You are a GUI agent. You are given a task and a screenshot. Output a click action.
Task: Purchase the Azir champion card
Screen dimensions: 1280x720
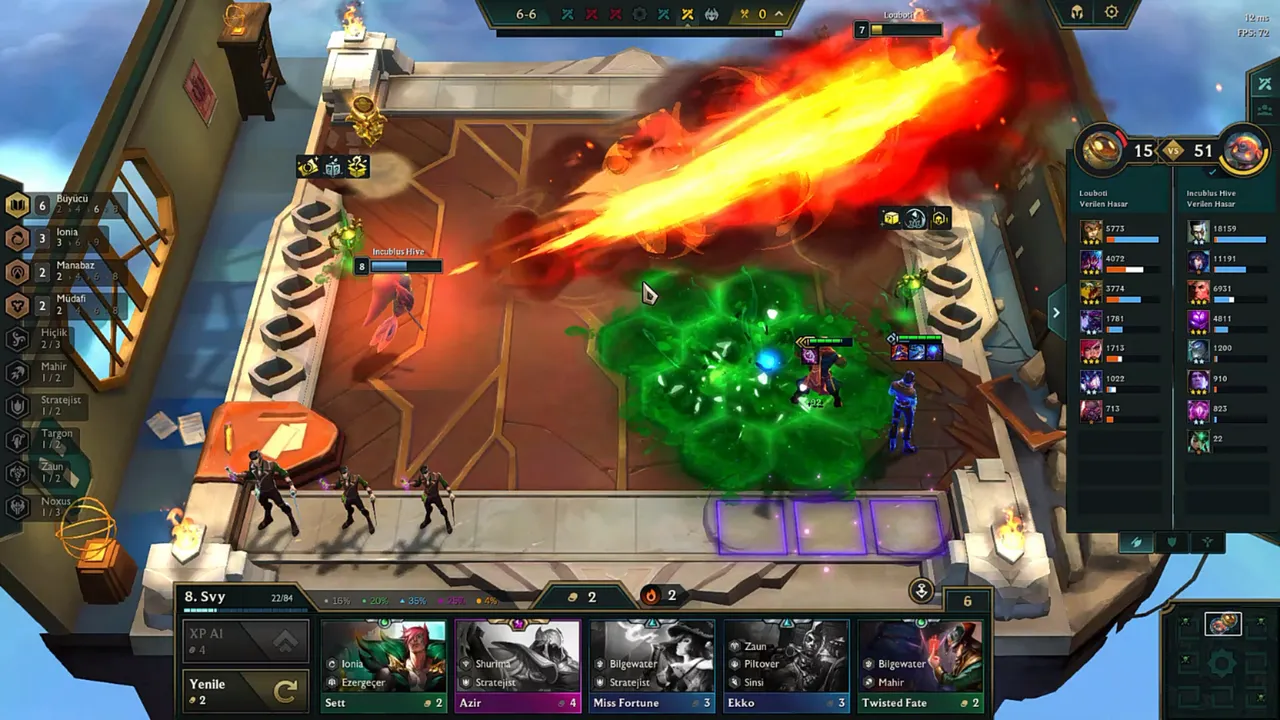pyautogui.click(x=517, y=665)
